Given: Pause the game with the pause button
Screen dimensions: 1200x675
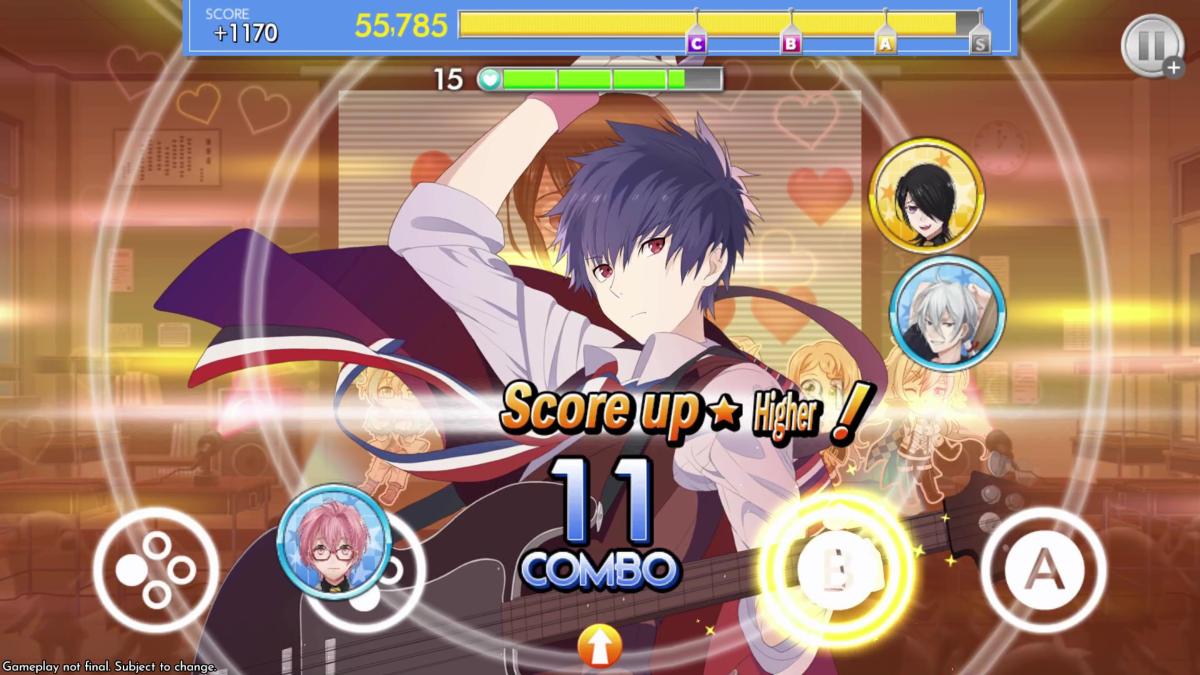Looking at the screenshot, I should point(1151,46).
